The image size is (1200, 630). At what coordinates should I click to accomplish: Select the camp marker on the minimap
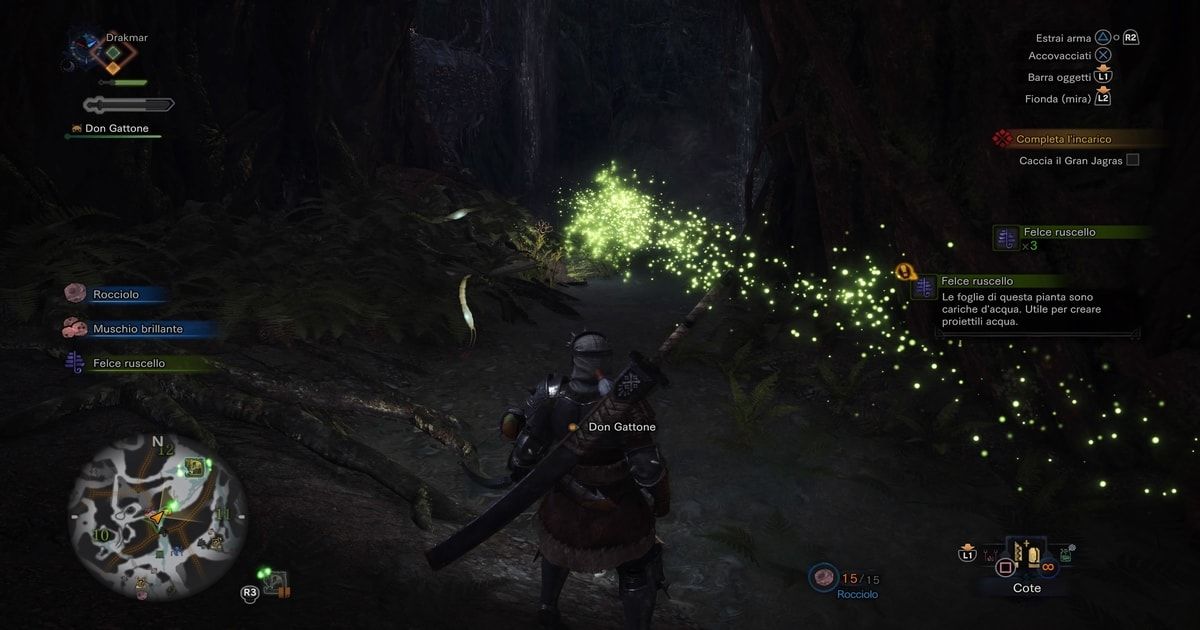[194, 467]
